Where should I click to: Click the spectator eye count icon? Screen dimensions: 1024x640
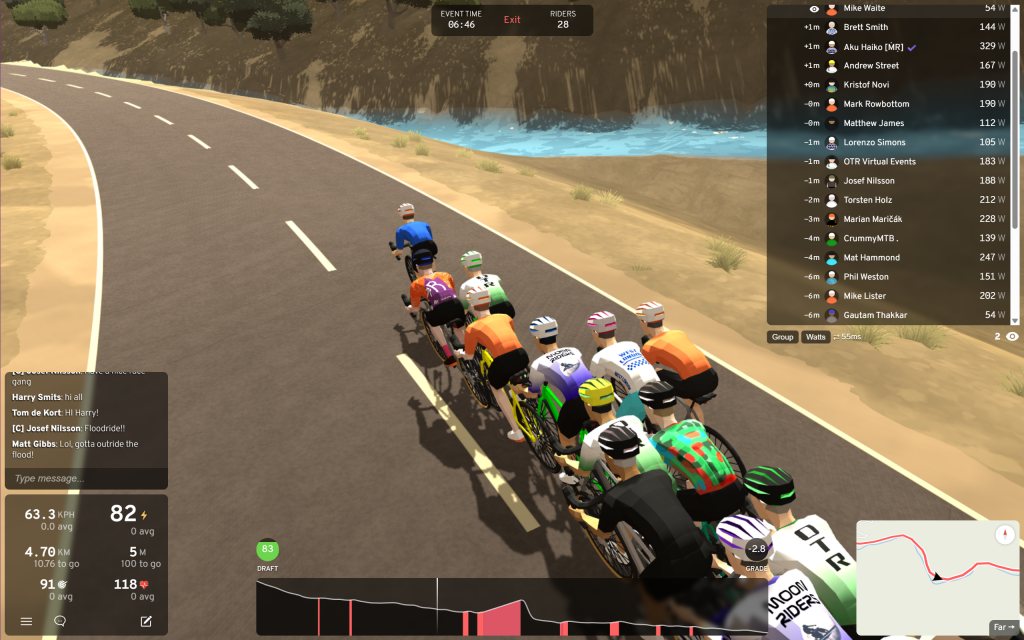[1011, 337]
